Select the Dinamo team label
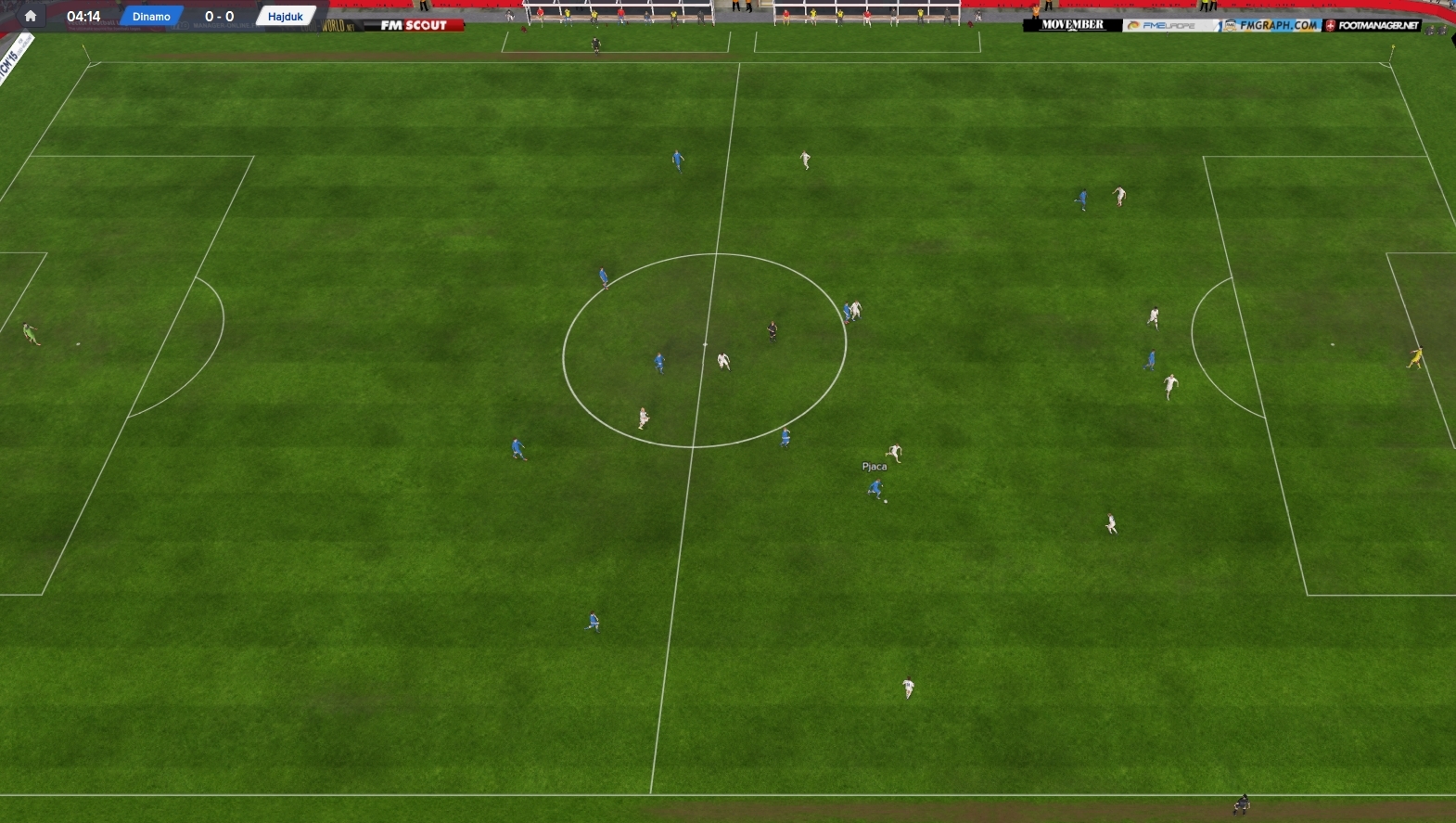1456x823 pixels. [151, 17]
